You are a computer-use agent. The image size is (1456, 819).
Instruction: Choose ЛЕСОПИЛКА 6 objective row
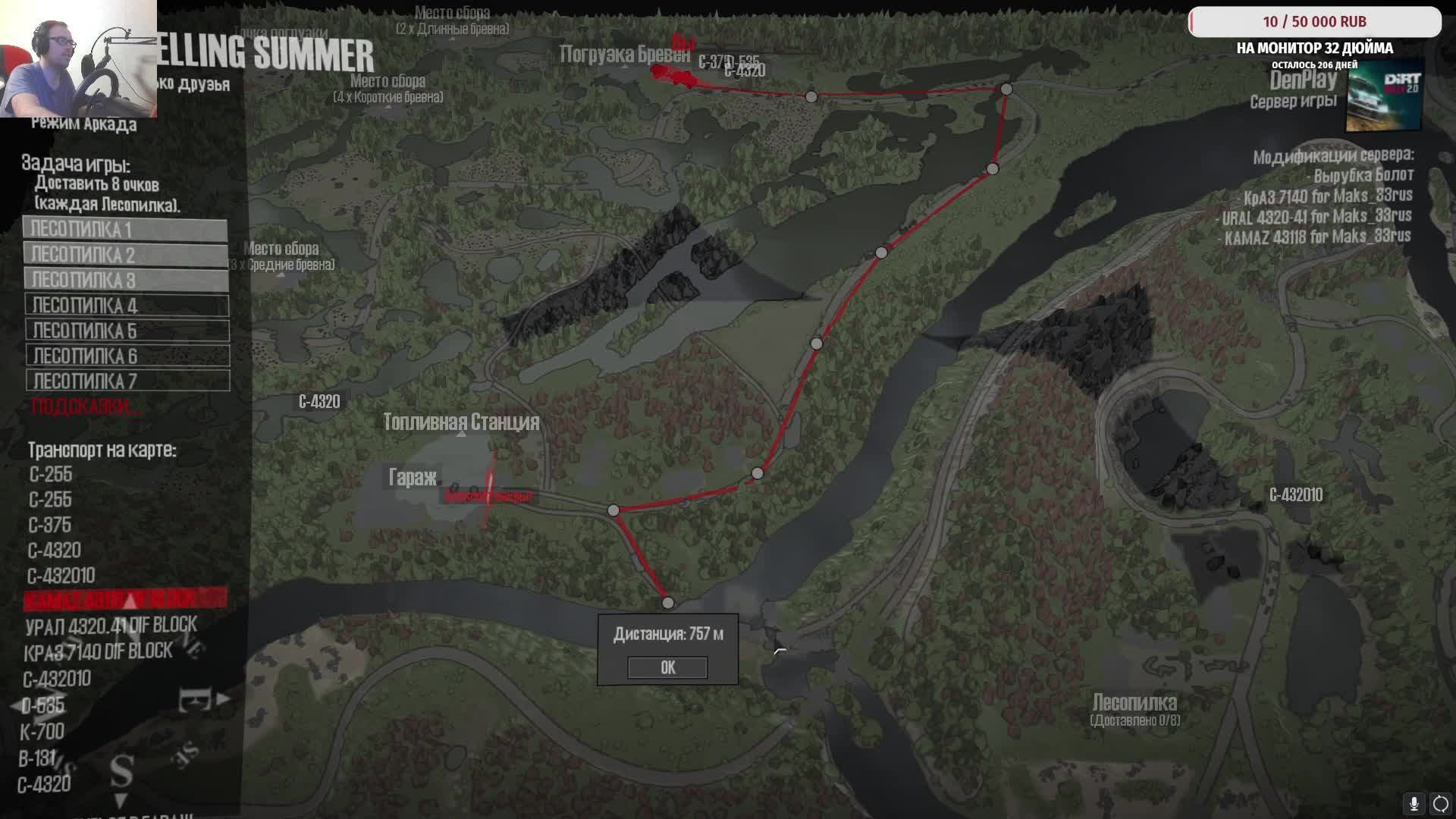(x=127, y=356)
